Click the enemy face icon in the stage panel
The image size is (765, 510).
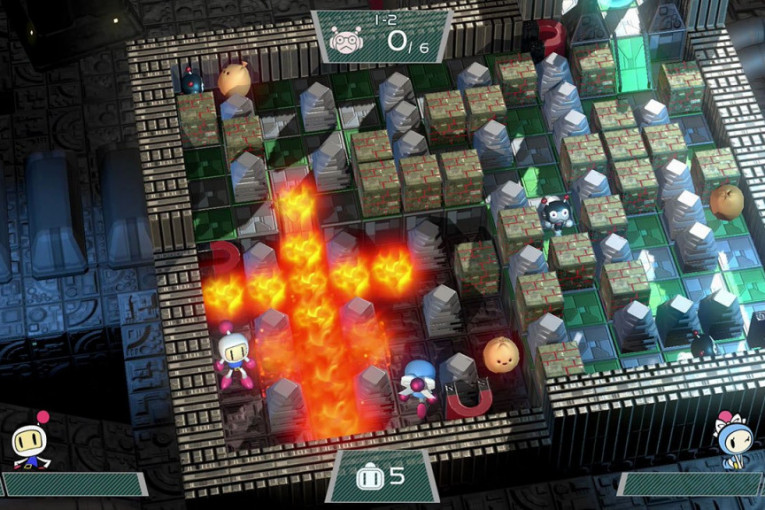pos(345,40)
